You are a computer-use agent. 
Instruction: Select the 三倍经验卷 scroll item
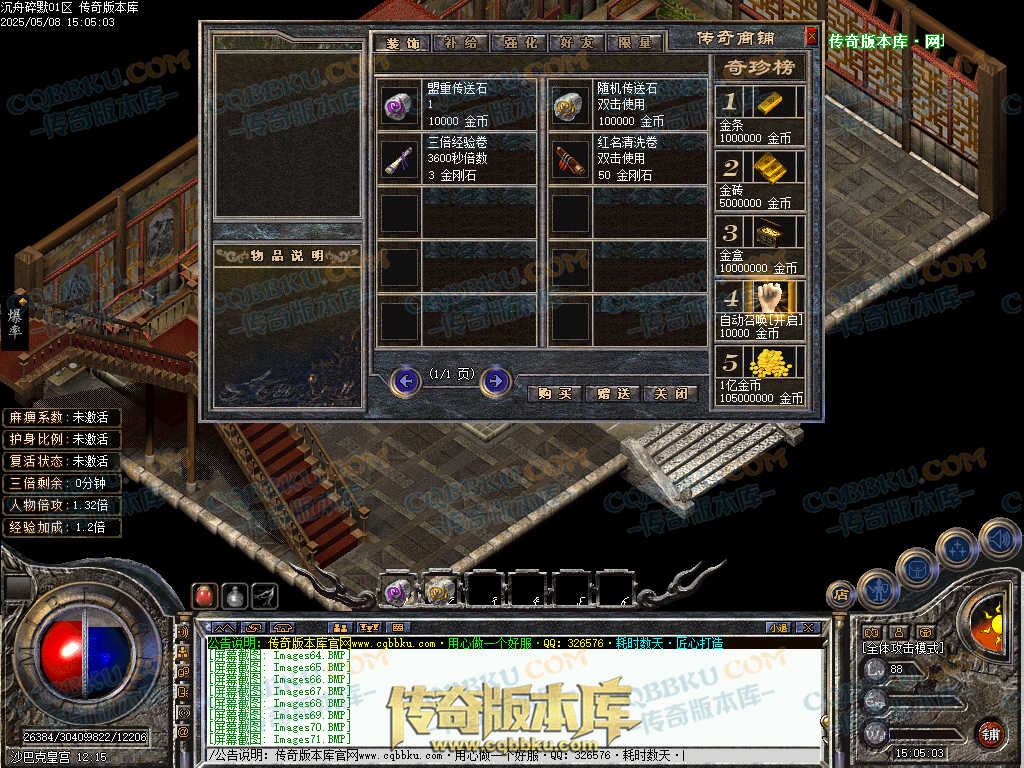point(400,159)
